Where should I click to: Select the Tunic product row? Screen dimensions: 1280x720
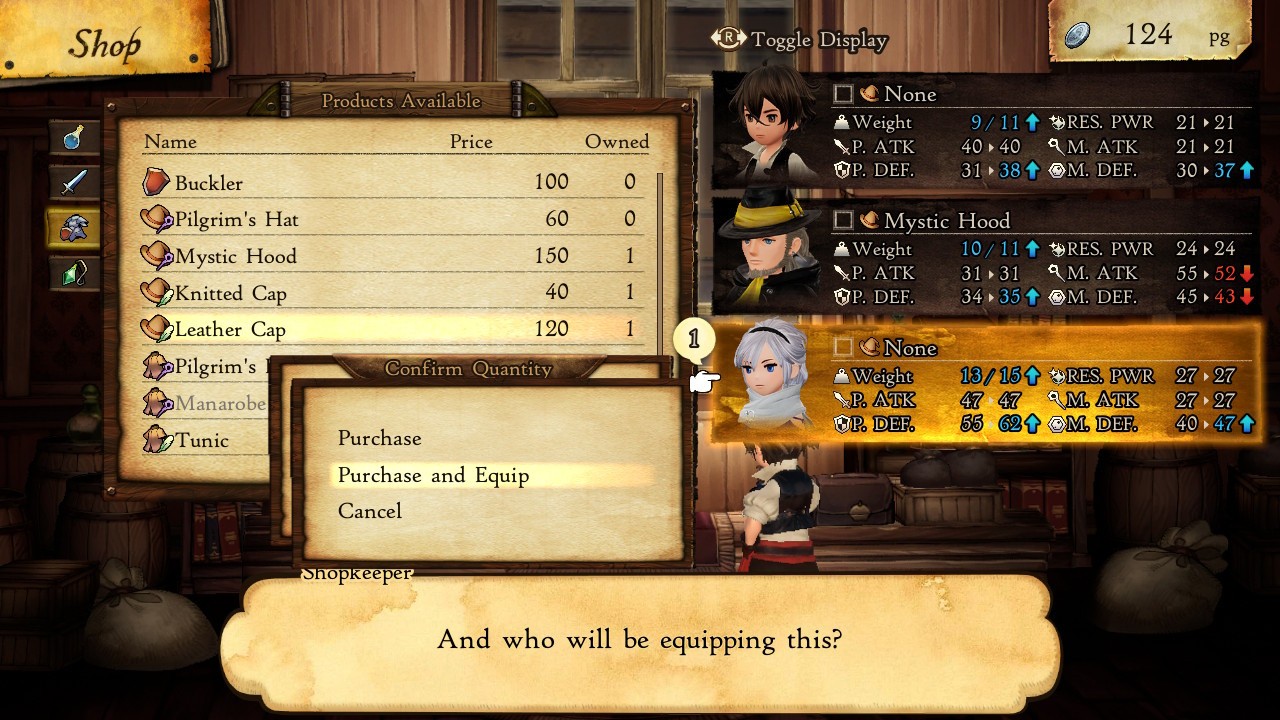(202, 440)
